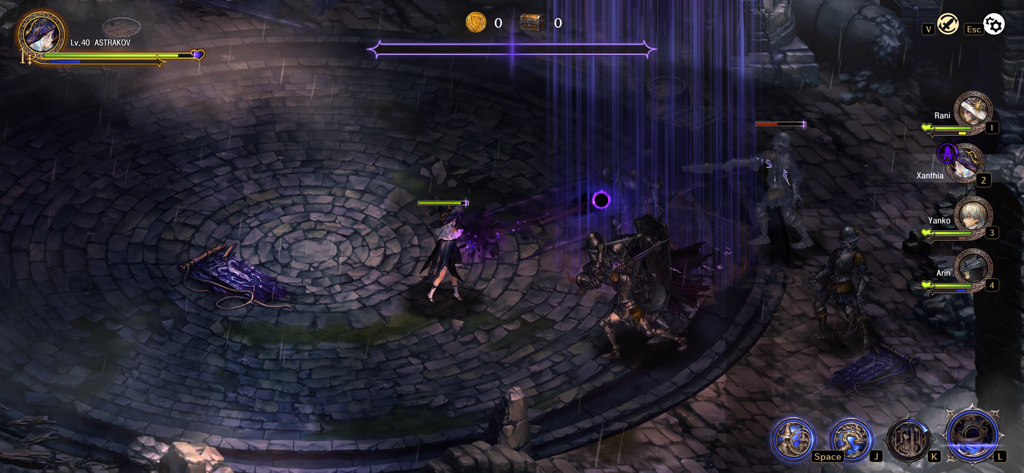
Task: Activate the witch hat dodge skill
Action: 792,438
